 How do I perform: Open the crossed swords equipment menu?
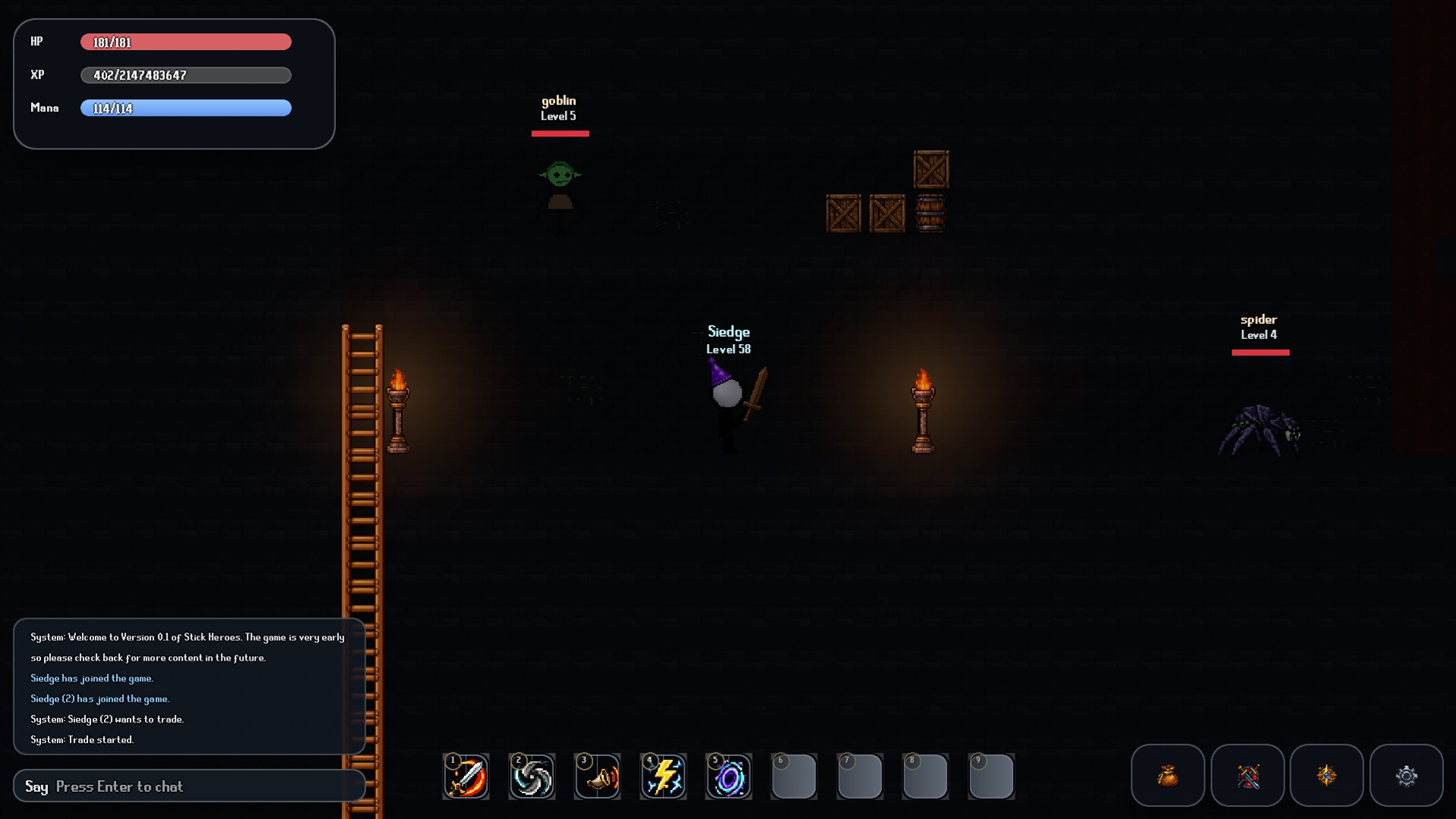click(1247, 775)
